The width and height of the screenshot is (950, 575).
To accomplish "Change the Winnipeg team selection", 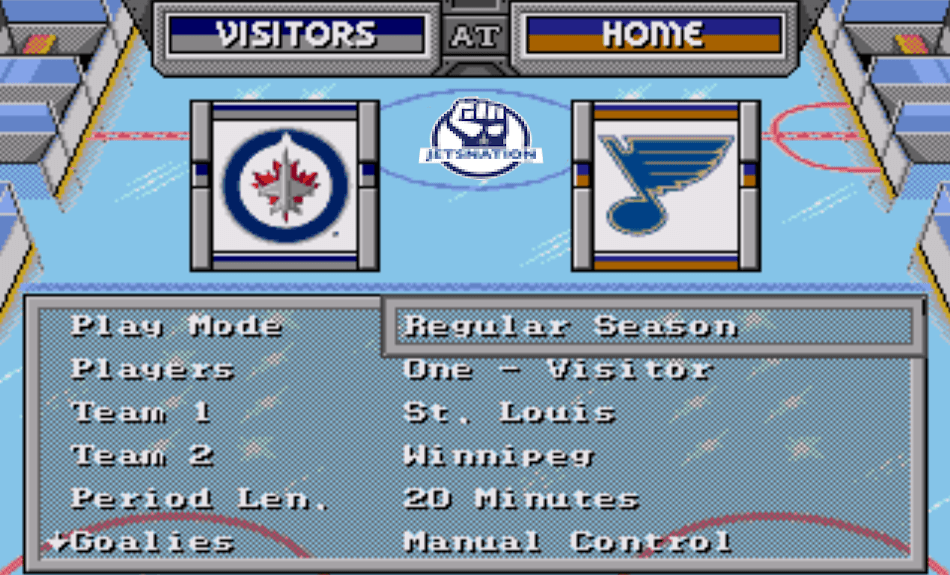I will pos(498,456).
